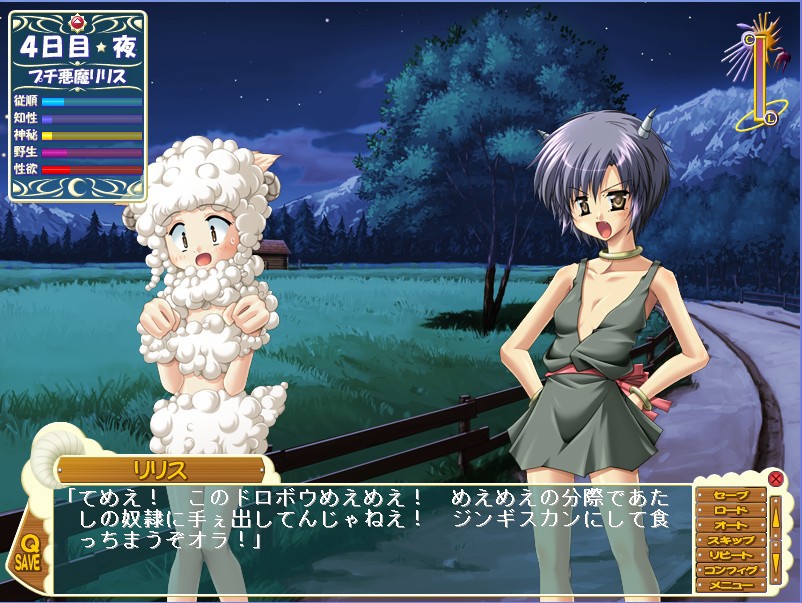
Task: Open the ロード (Load) screen
Action: (731, 510)
